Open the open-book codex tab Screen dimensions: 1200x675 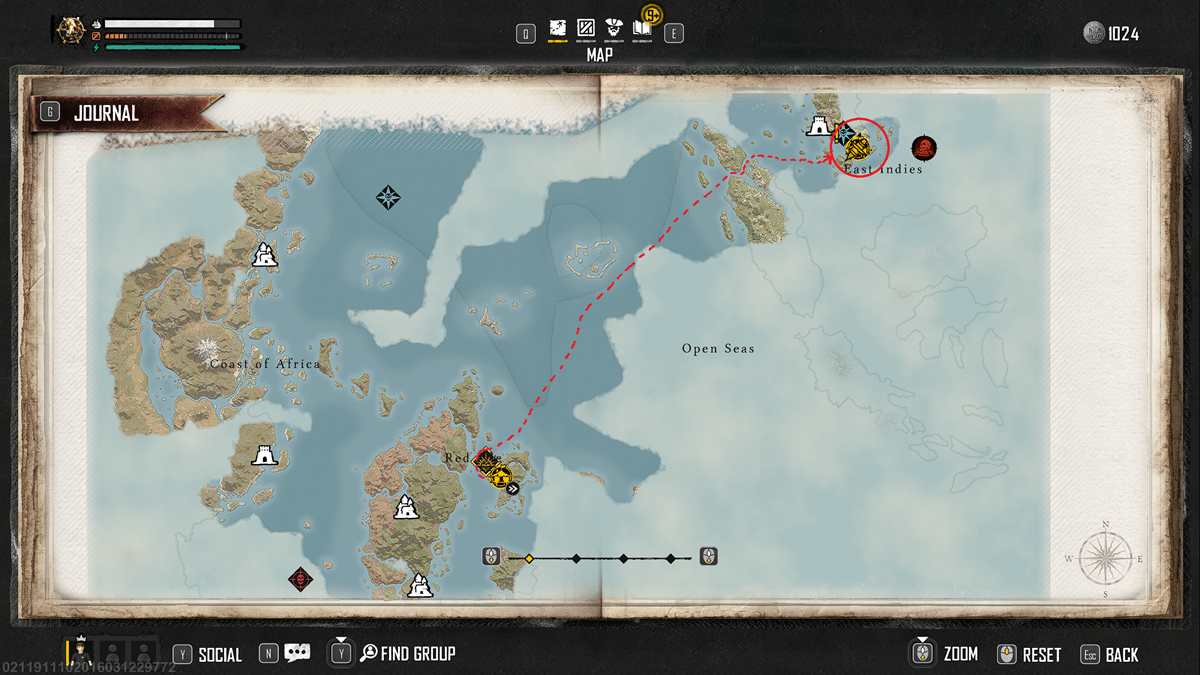[641, 29]
